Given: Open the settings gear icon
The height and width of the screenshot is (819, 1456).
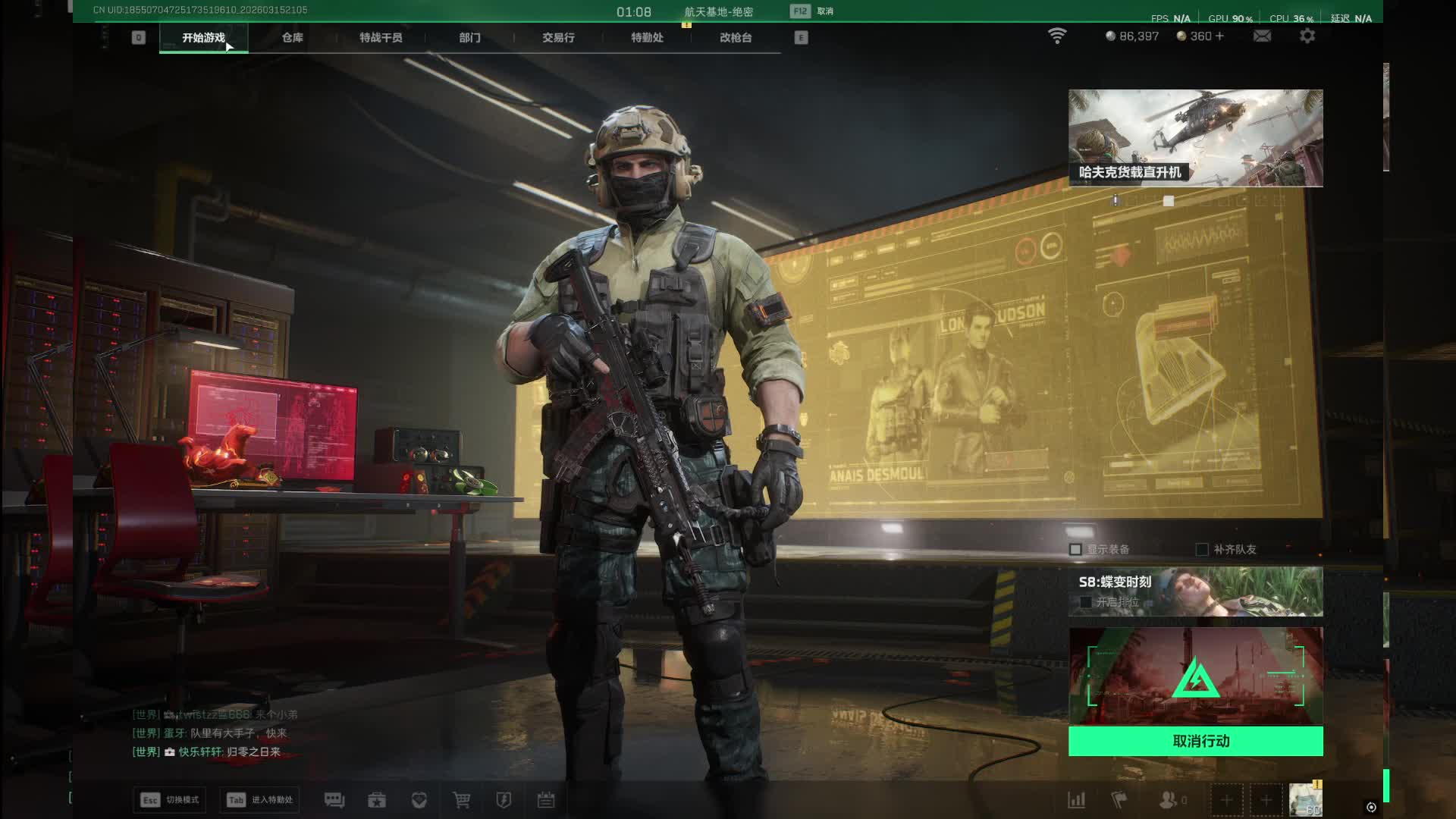Looking at the screenshot, I should coord(1307,36).
